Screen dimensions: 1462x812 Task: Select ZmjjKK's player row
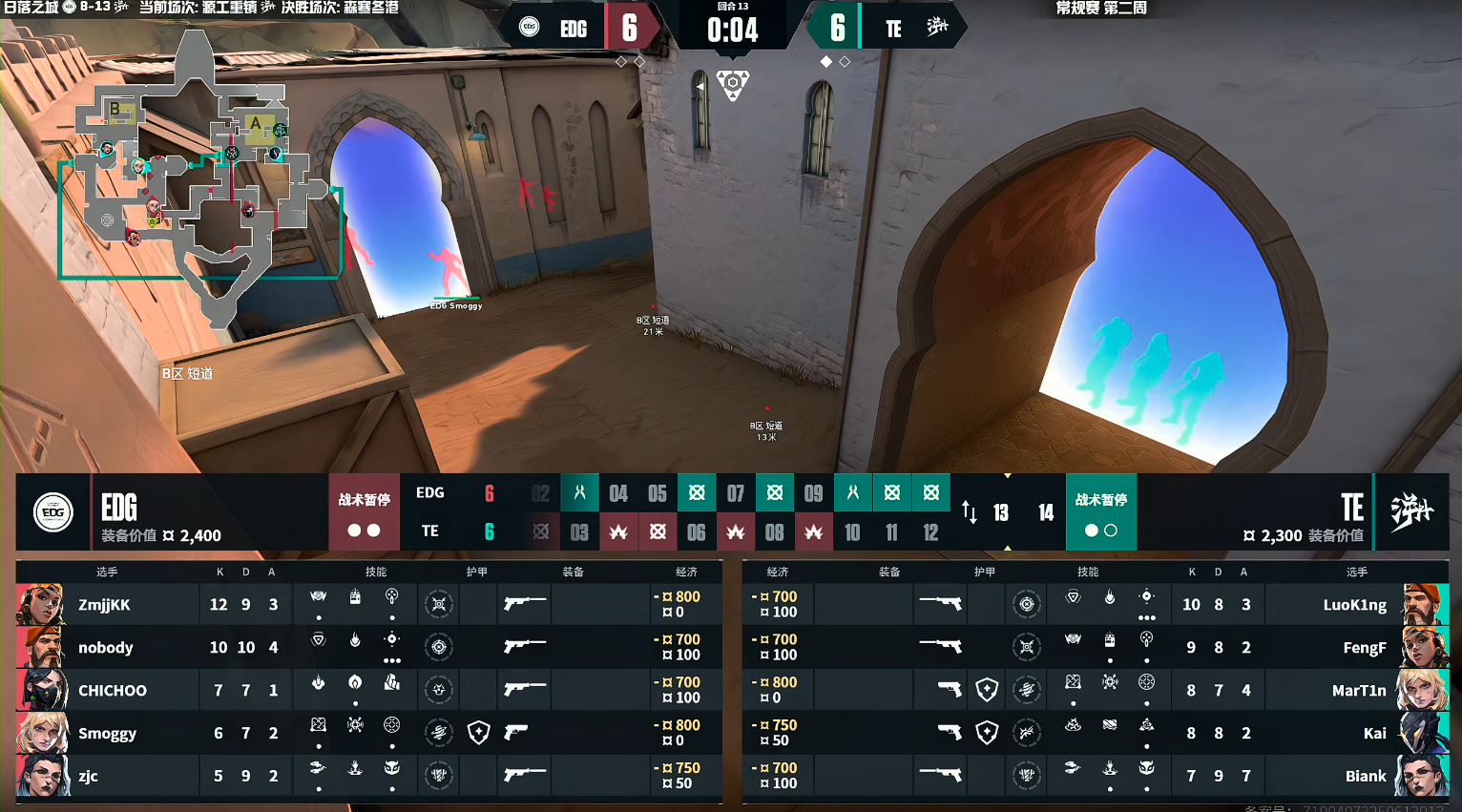click(x=105, y=604)
